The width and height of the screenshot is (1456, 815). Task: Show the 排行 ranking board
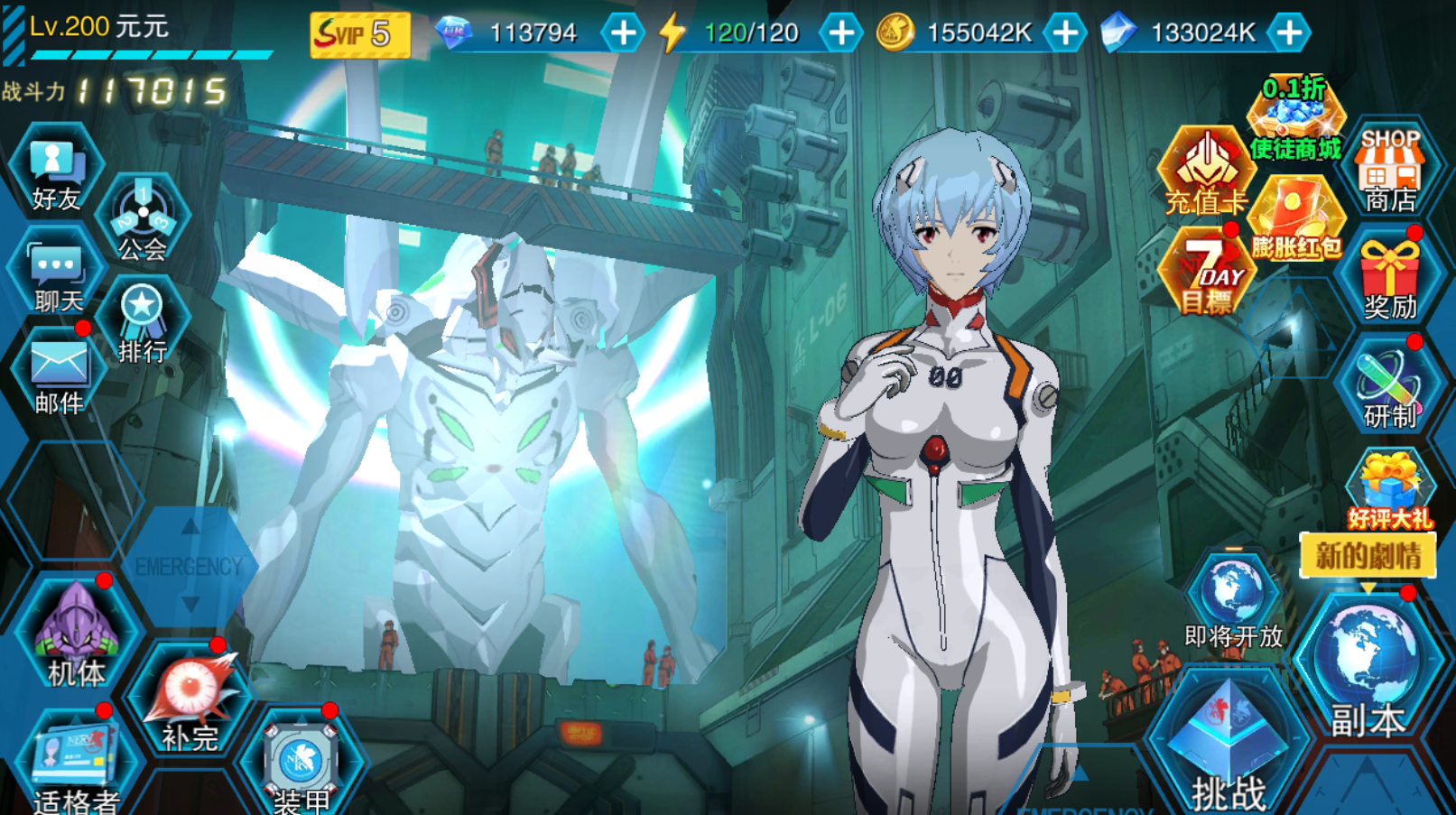click(x=143, y=324)
